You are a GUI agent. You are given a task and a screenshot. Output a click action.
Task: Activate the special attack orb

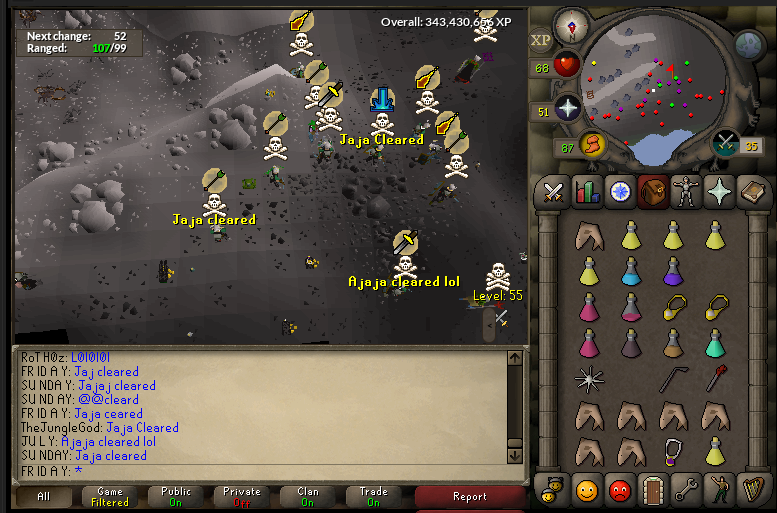[727, 146]
